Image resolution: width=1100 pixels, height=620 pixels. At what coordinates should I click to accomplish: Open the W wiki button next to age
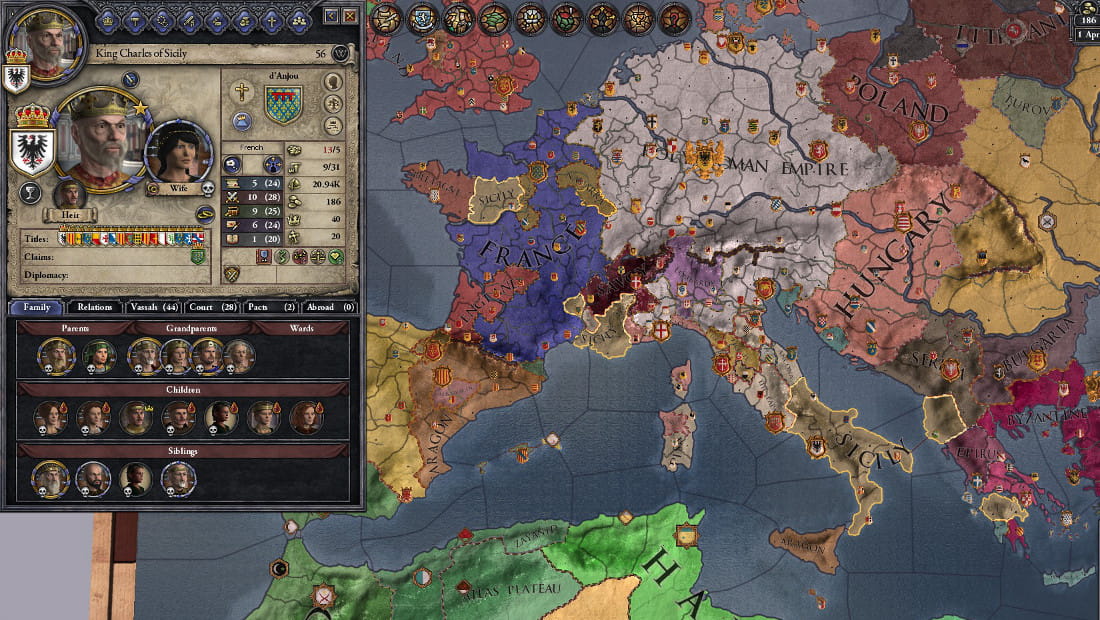(x=342, y=53)
